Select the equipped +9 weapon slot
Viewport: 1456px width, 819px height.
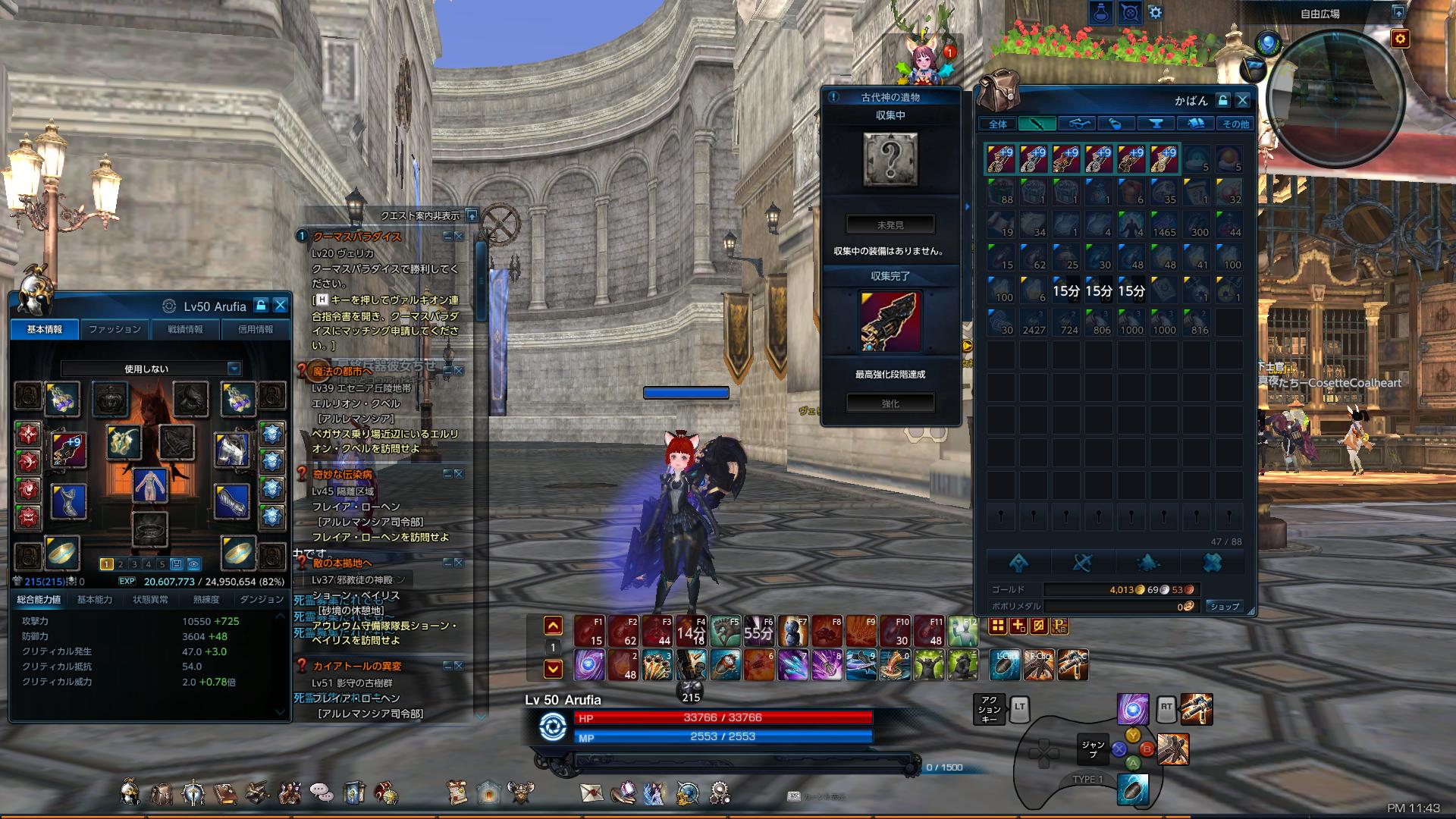pos(69,450)
